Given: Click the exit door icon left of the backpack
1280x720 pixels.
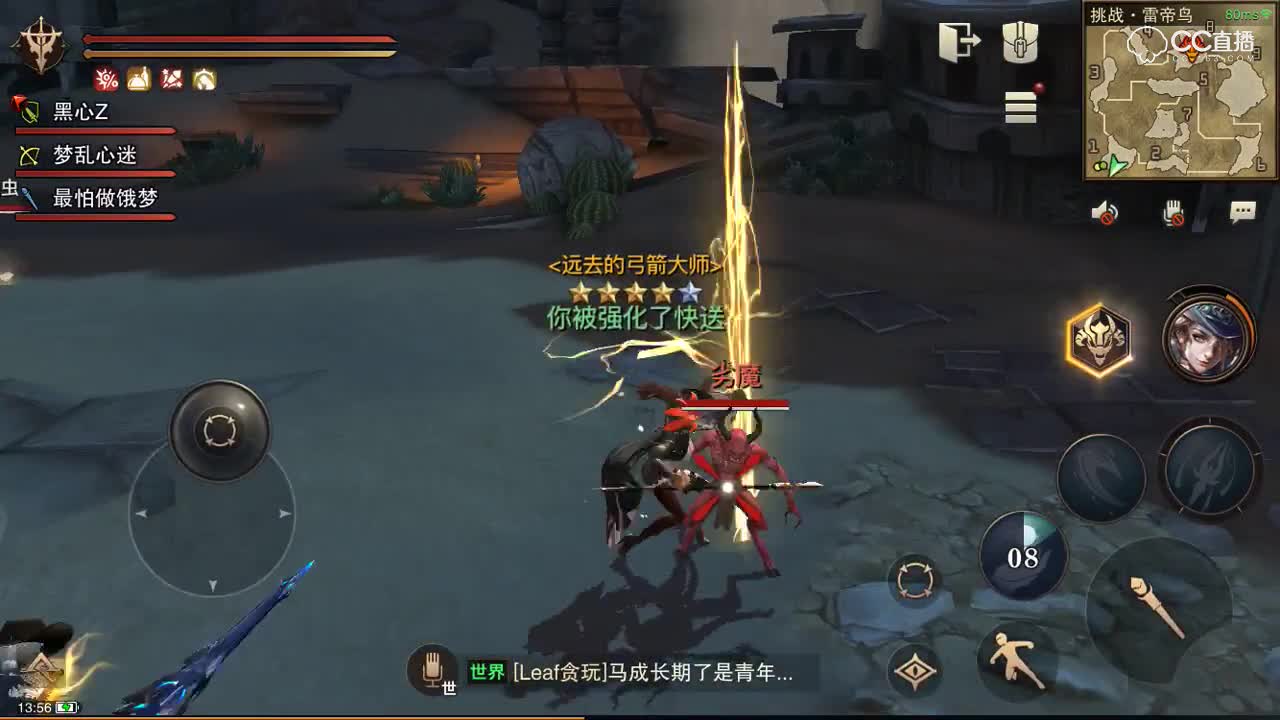Looking at the screenshot, I should [x=957, y=40].
